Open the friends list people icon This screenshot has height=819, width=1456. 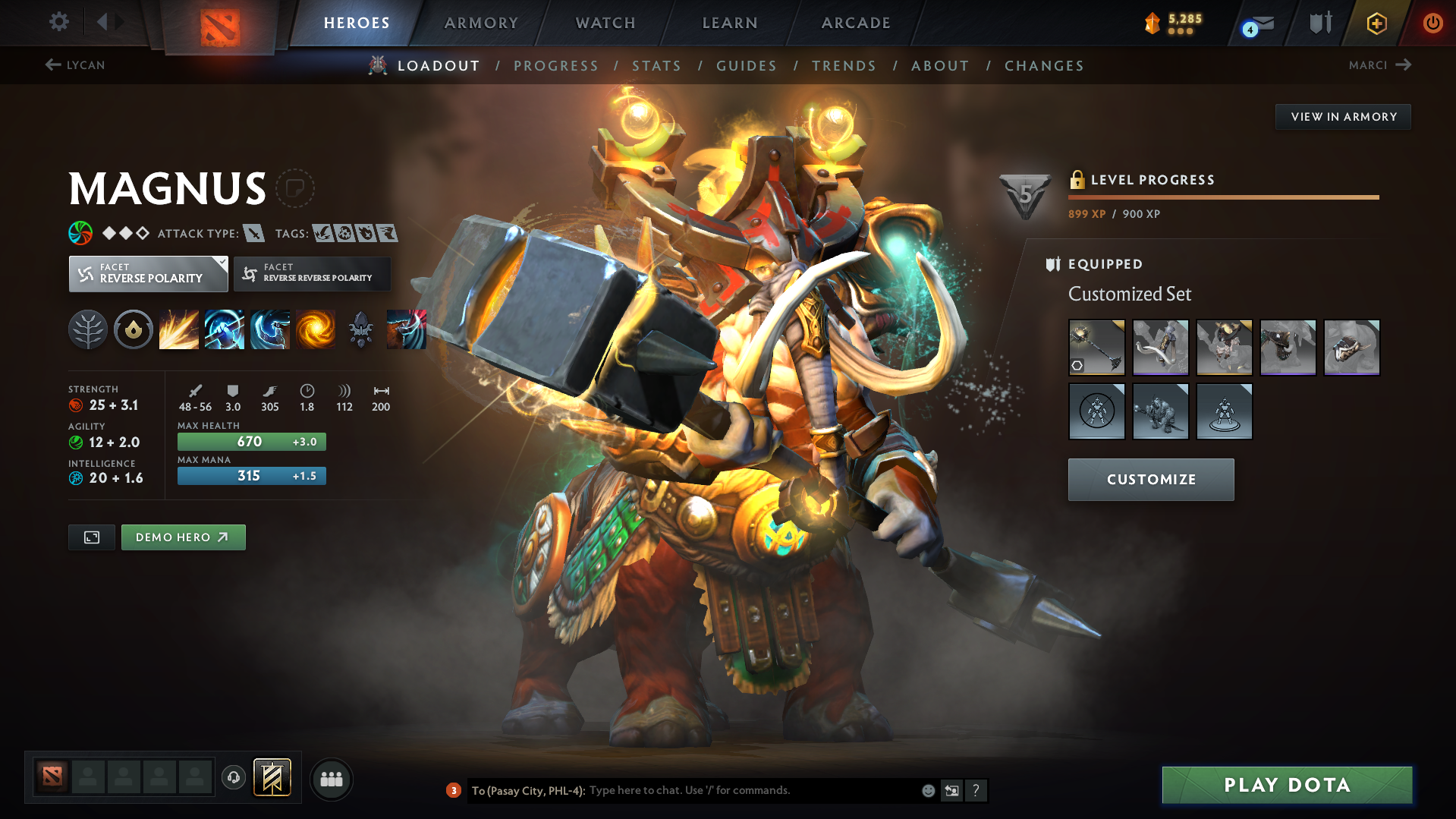pos(332,779)
